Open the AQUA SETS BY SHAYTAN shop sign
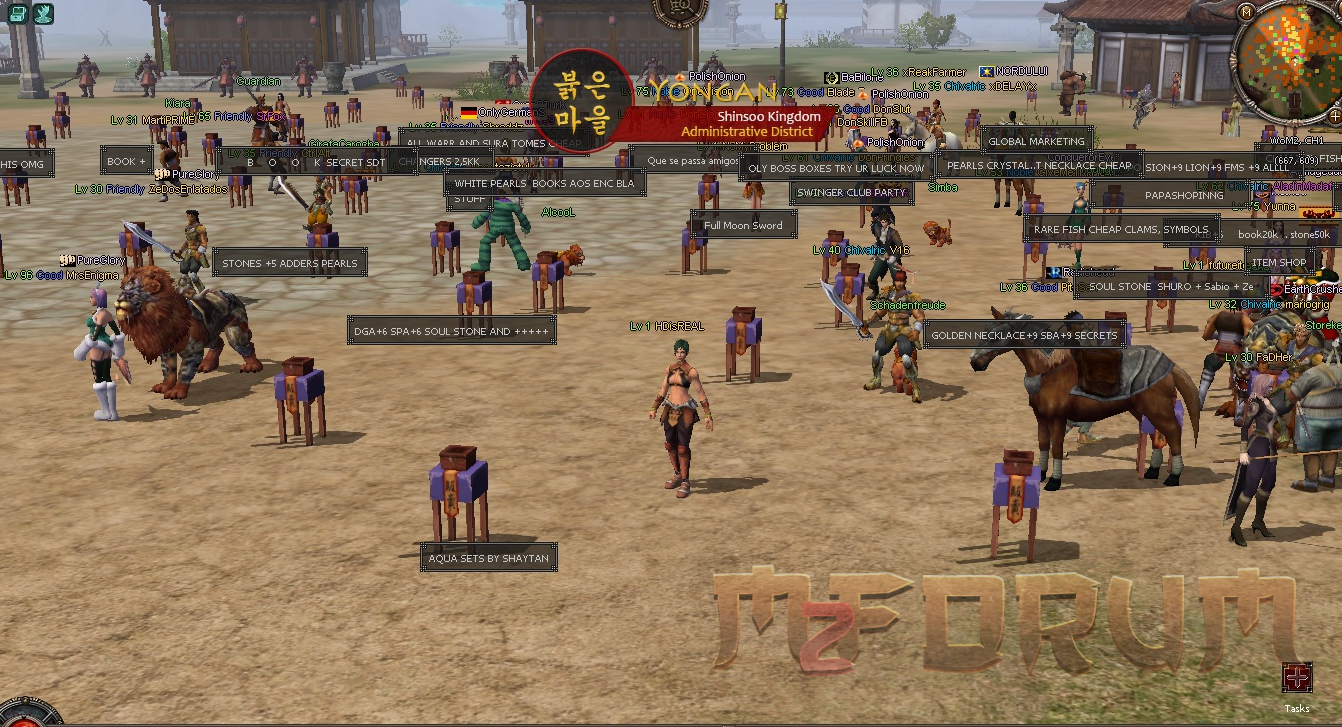The height and width of the screenshot is (727, 1342). click(x=488, y=558)
